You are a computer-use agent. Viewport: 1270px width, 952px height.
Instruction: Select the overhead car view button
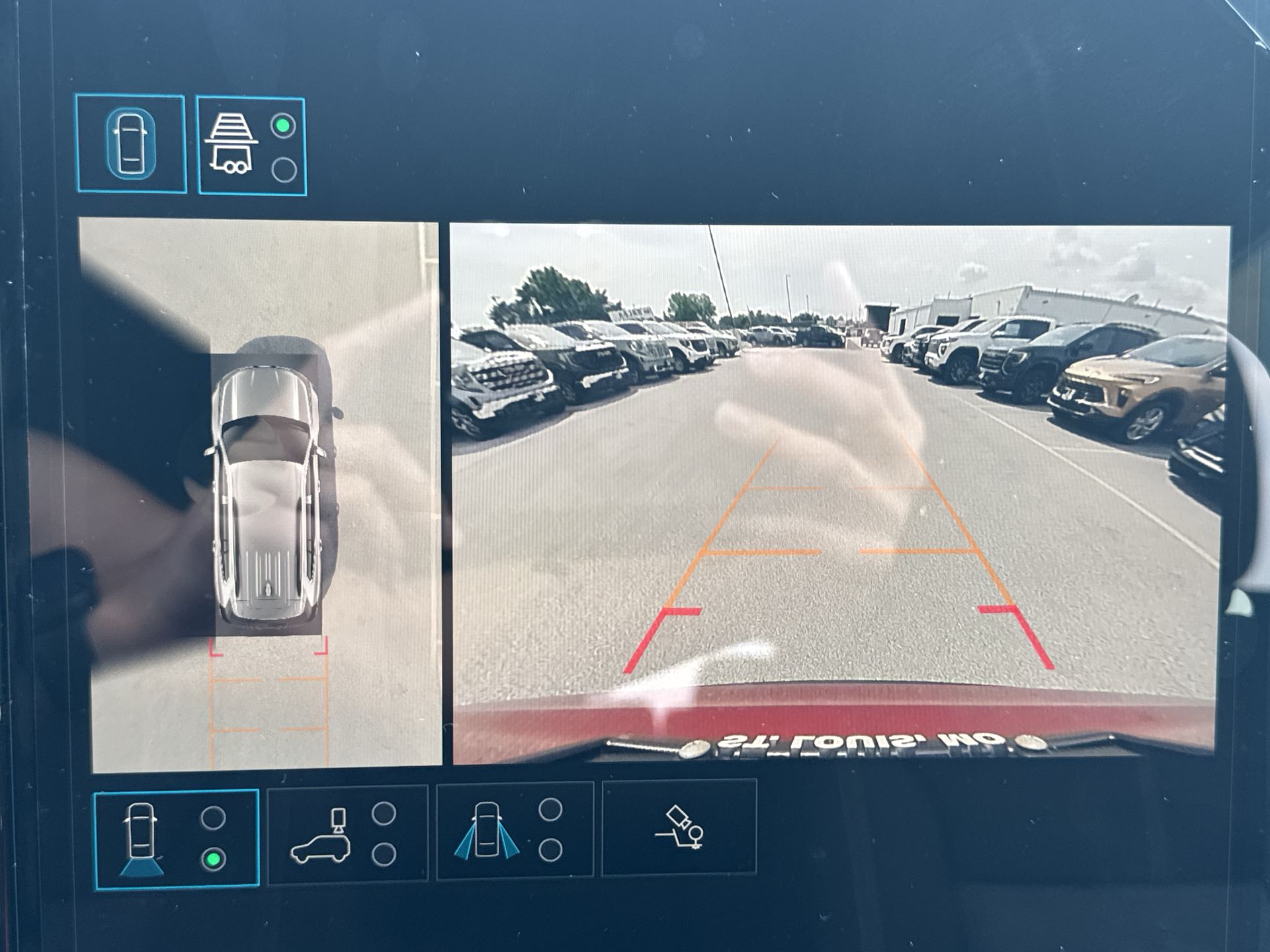pyautogui.click(x=131, y=143)
